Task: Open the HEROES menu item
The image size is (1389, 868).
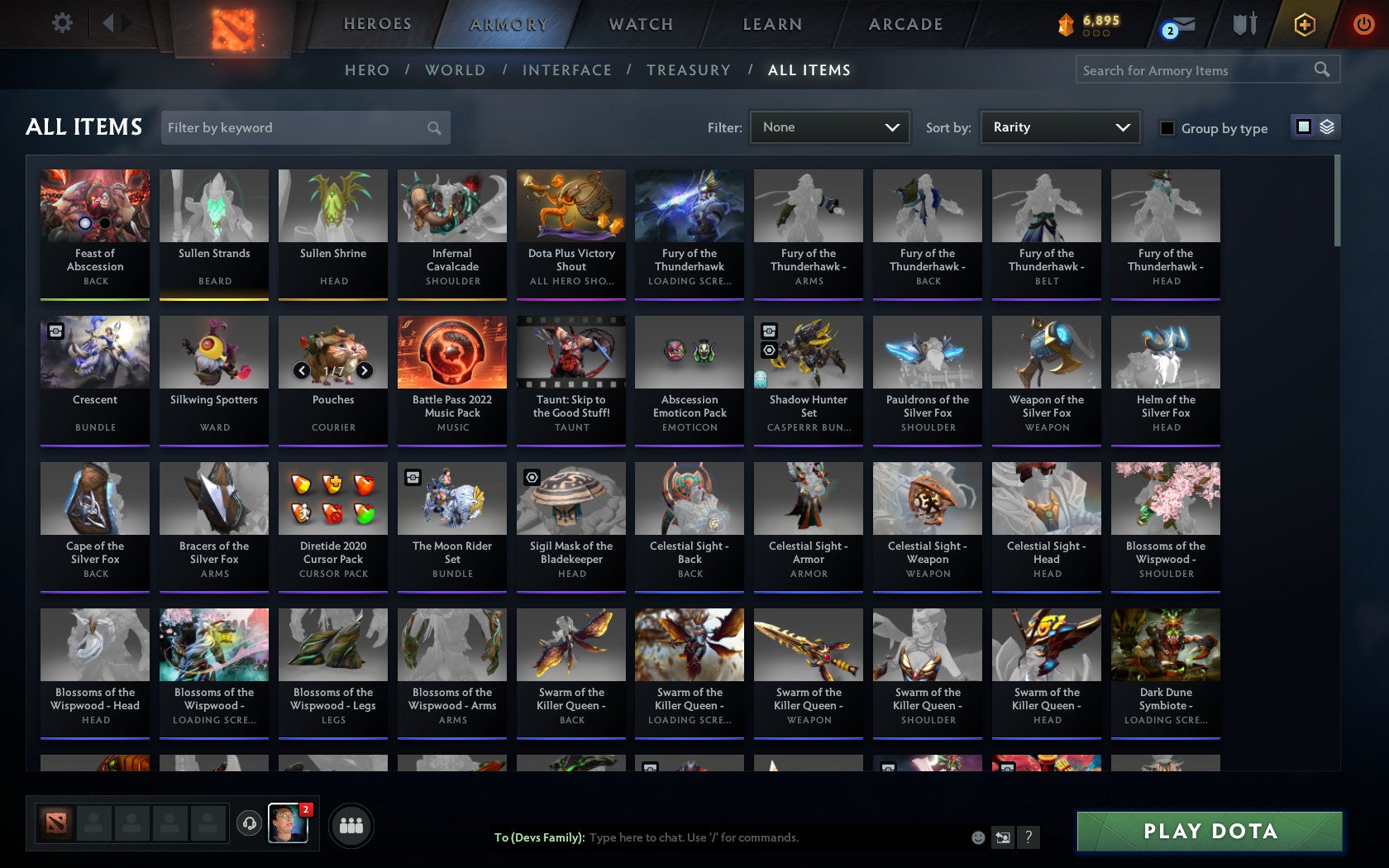Action: (x=376, y=24)
